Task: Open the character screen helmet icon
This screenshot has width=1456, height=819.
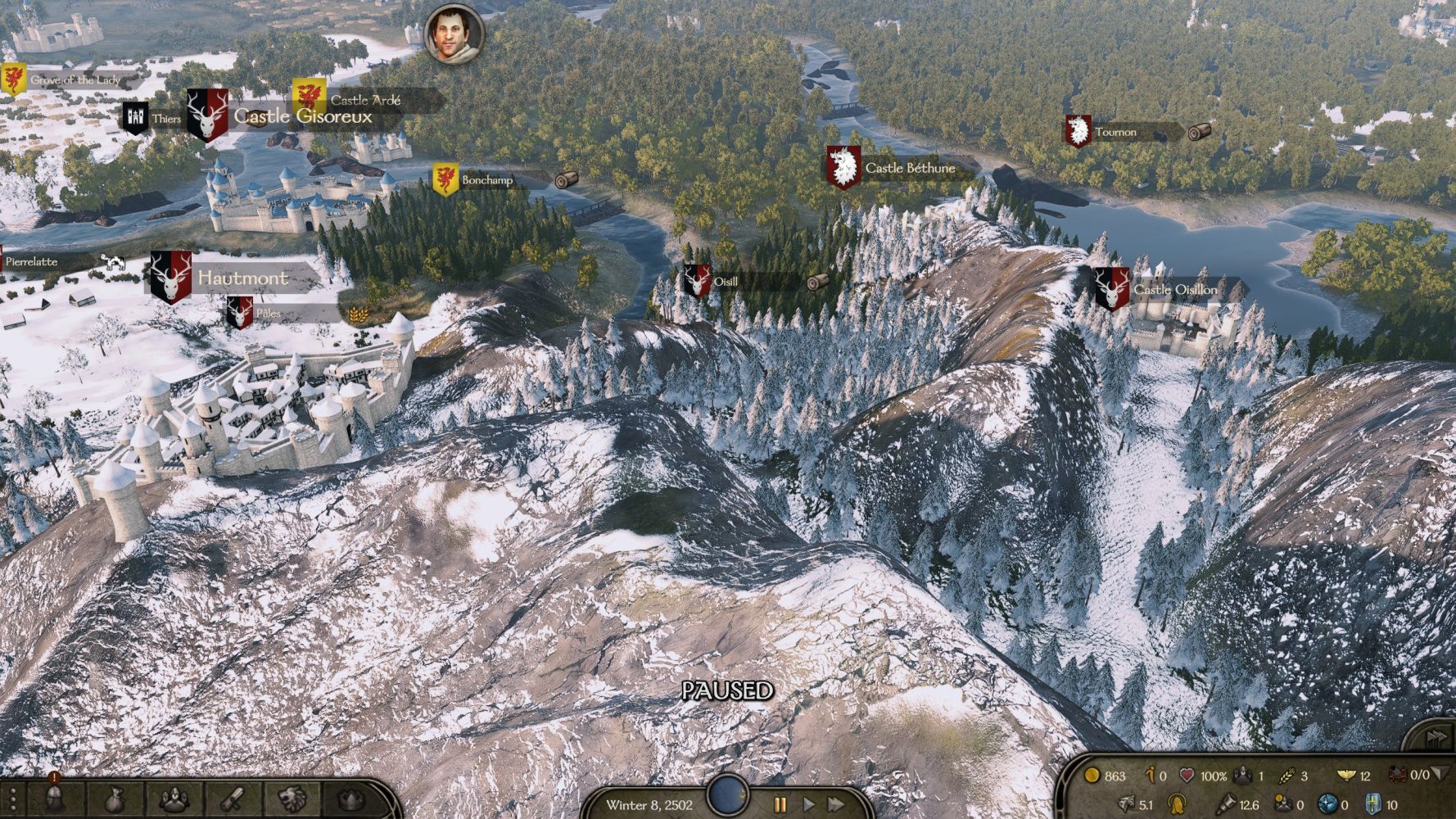Action: [54, 799]
